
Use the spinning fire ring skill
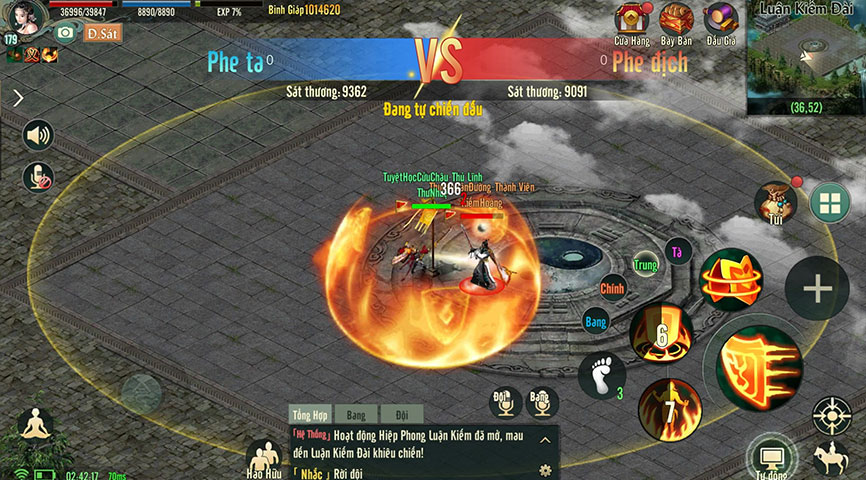(730, 279)
